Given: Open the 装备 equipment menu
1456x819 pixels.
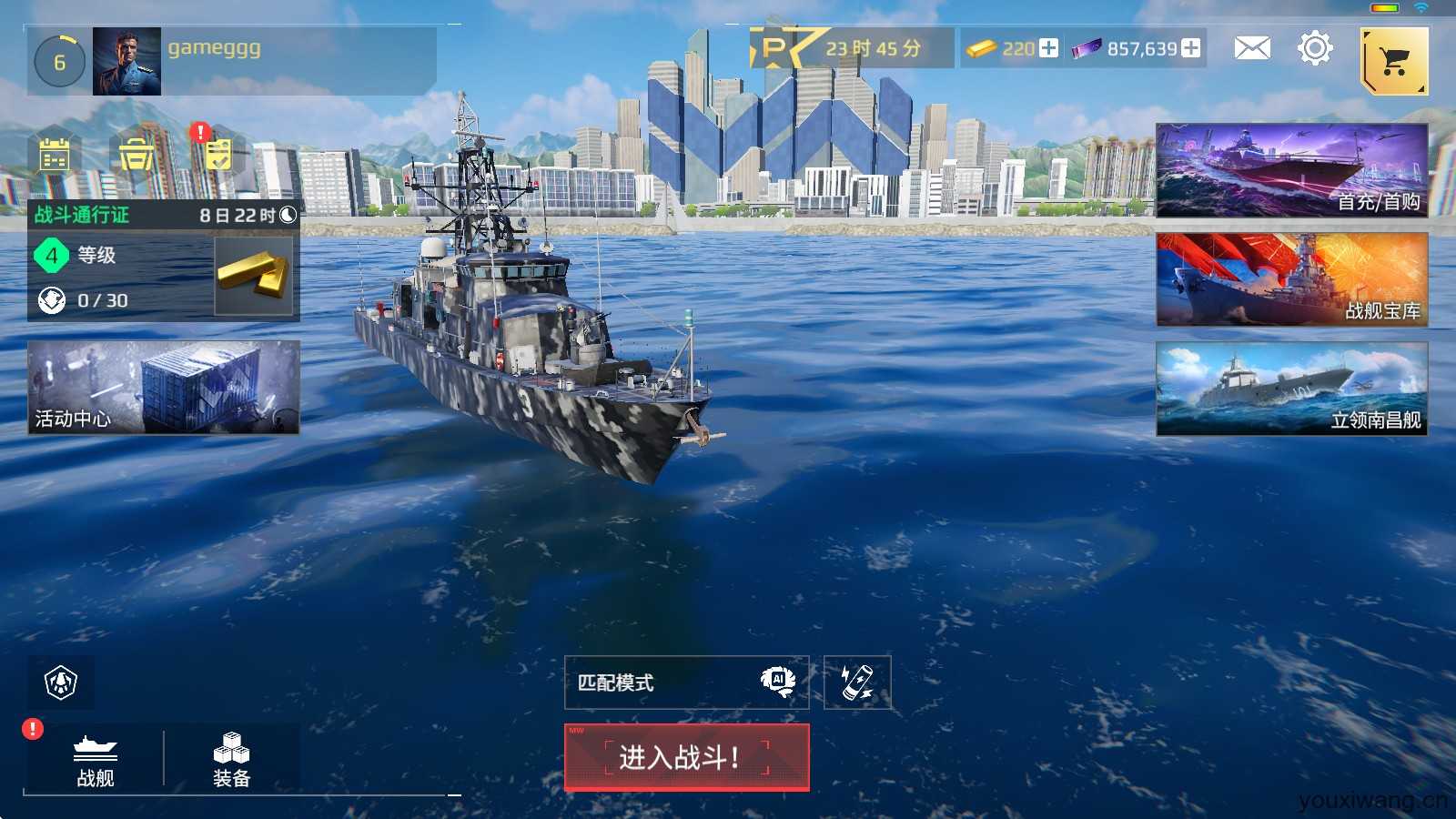Looking at the screenshot, I should (x=231, y=759).
